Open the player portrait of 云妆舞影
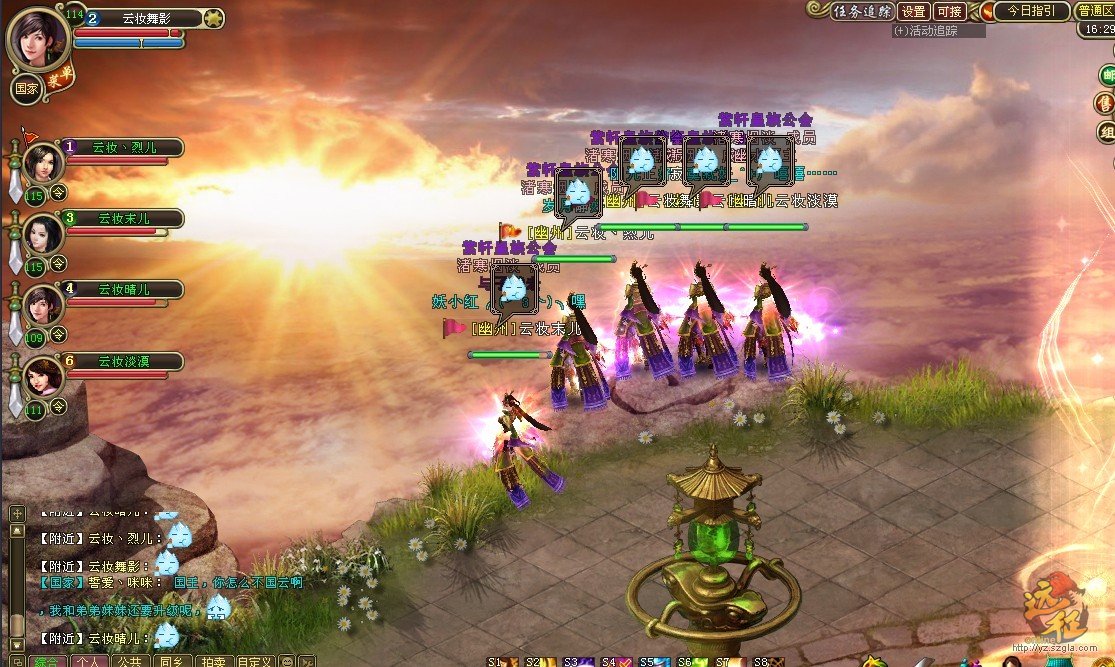Screen dimensions: 1115x667 point(38,38)
